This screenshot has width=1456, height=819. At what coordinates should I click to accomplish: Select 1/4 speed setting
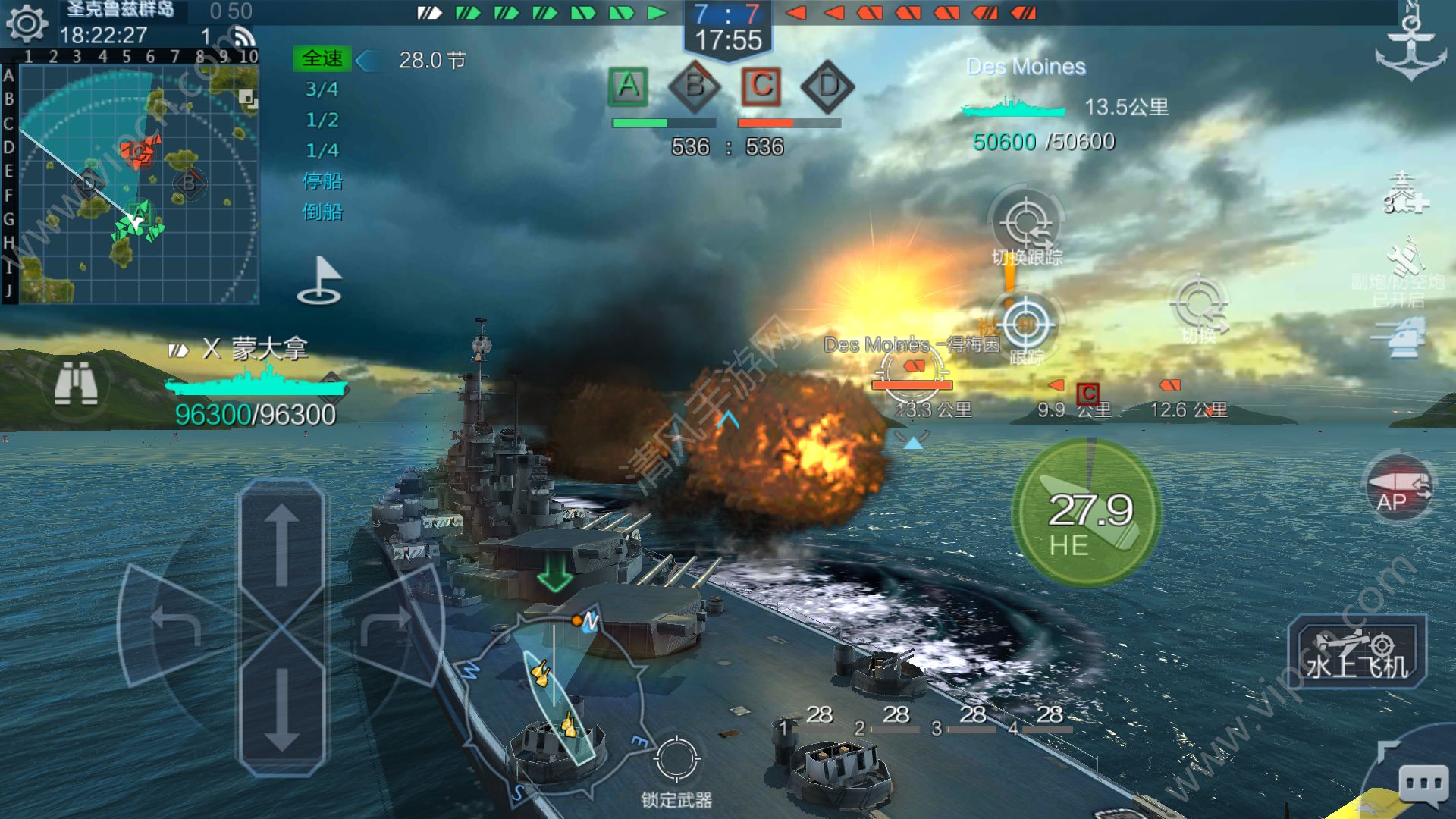322,150
